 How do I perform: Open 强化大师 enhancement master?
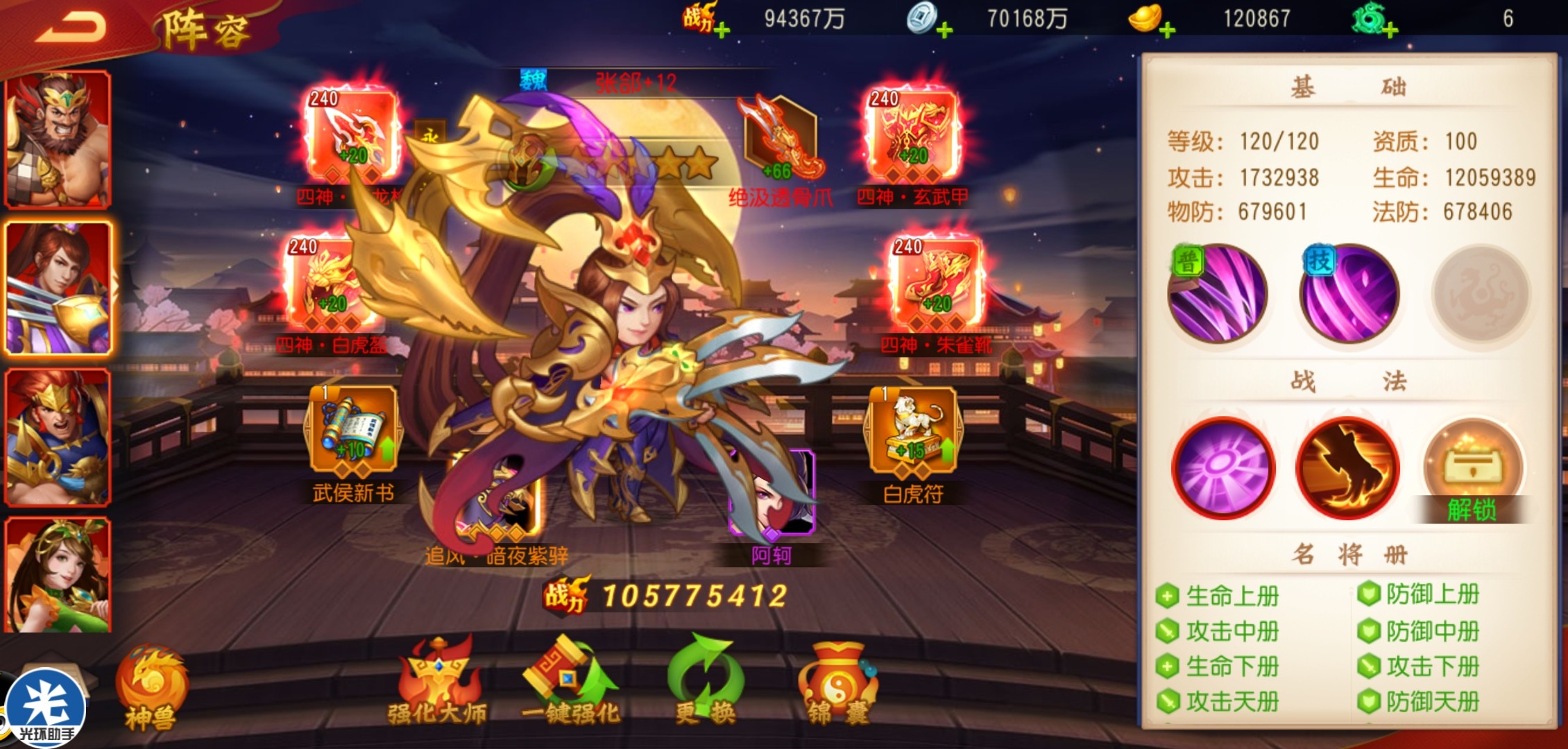(437, 683)
